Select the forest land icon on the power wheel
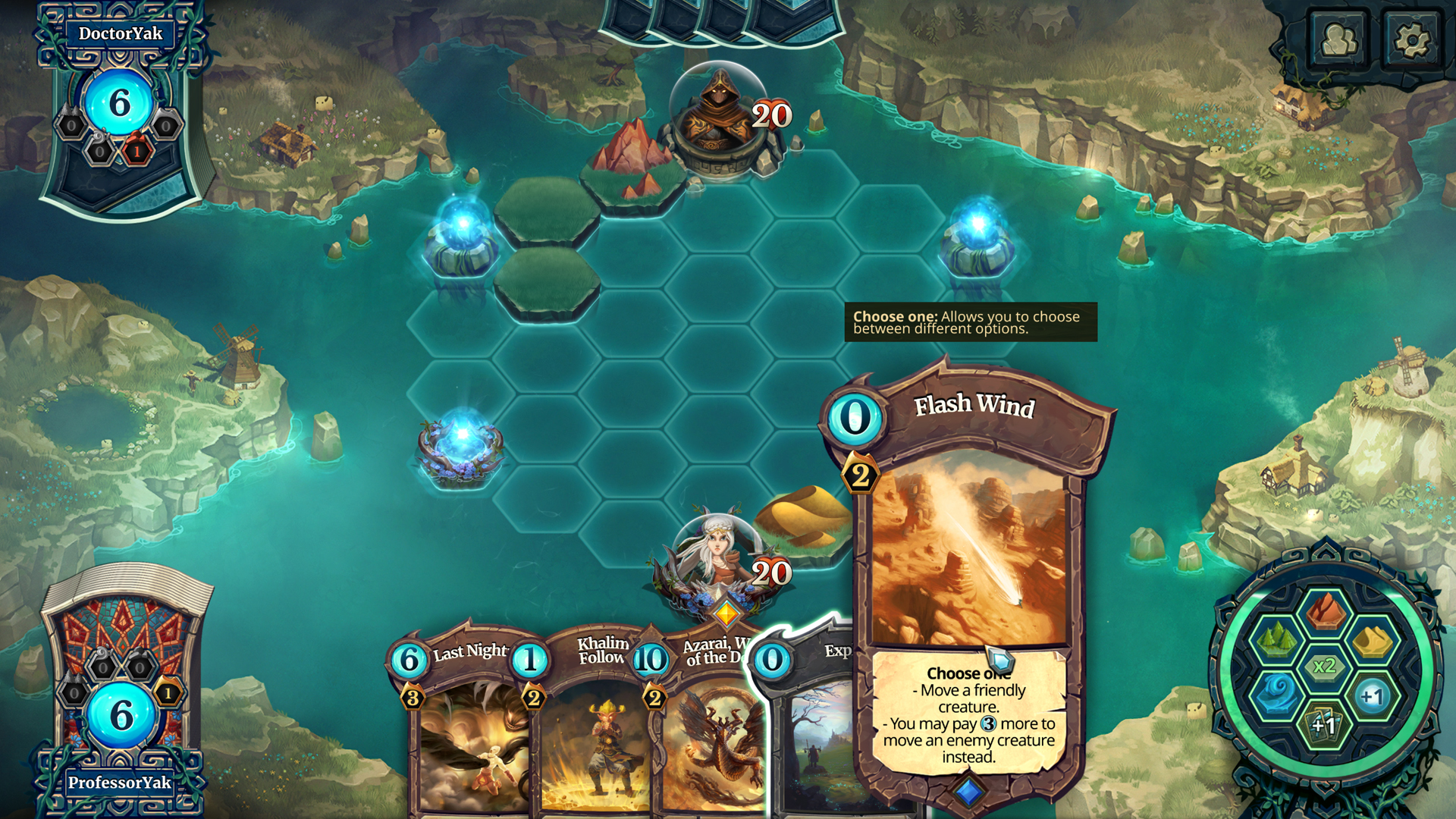Viewport: 1456px width, 819px height. point(1276,639)
